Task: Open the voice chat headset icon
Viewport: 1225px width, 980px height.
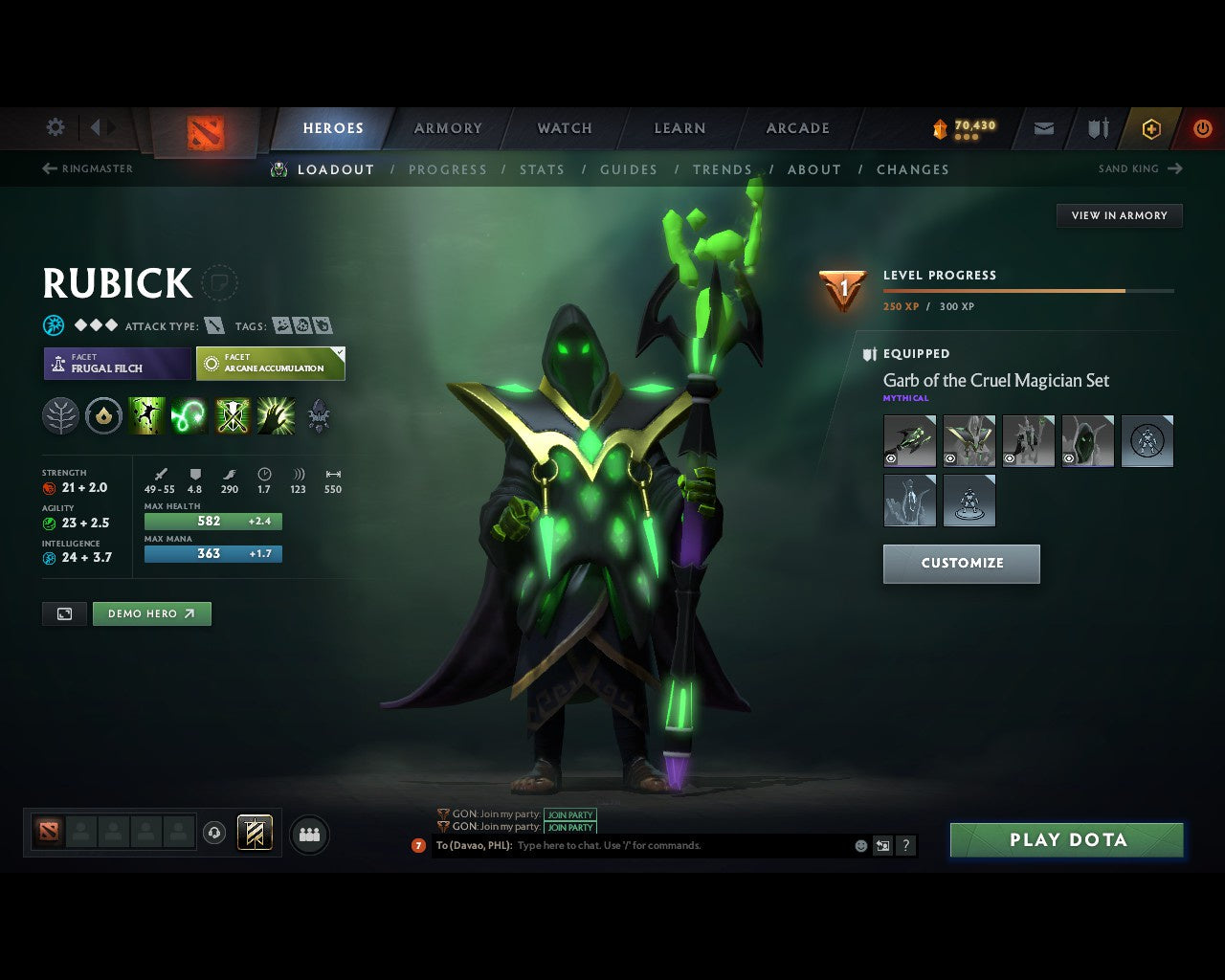Action: pos(213,834)
